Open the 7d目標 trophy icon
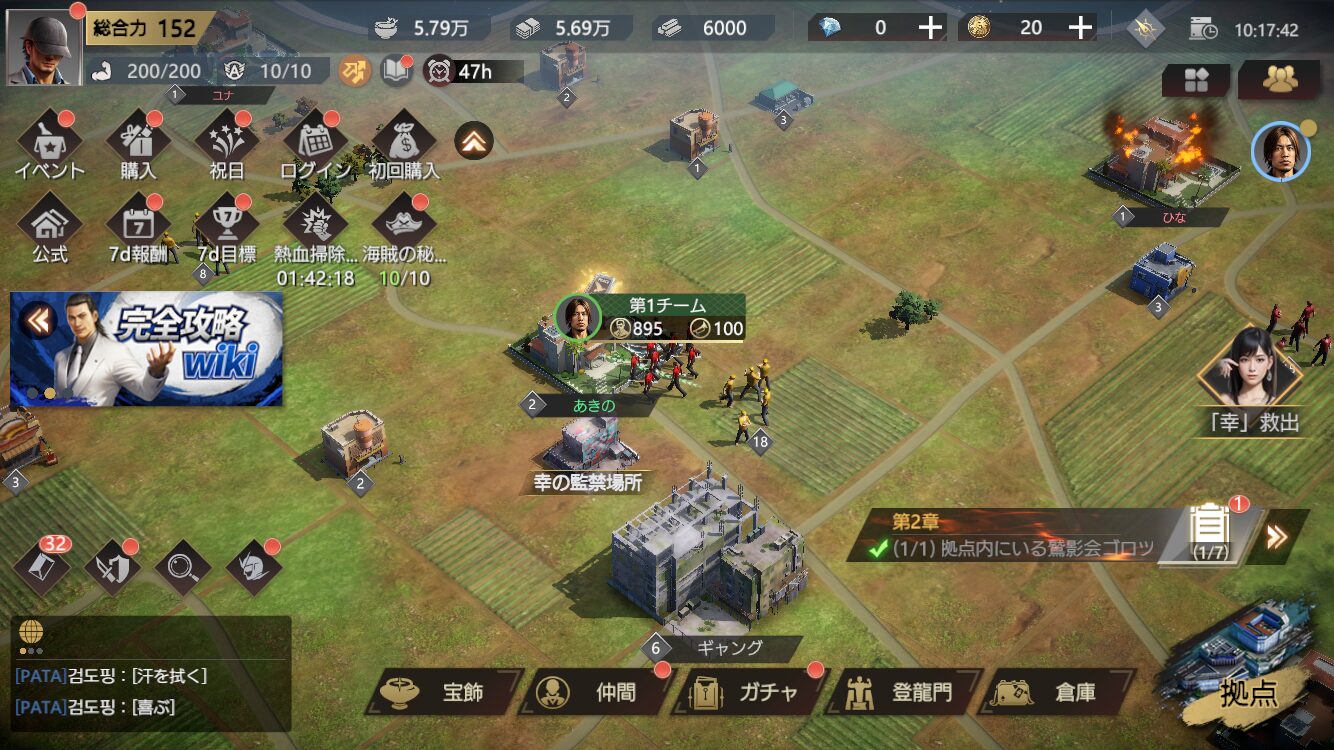Viewport: 1334px width, 750px height. pos(226,233)
